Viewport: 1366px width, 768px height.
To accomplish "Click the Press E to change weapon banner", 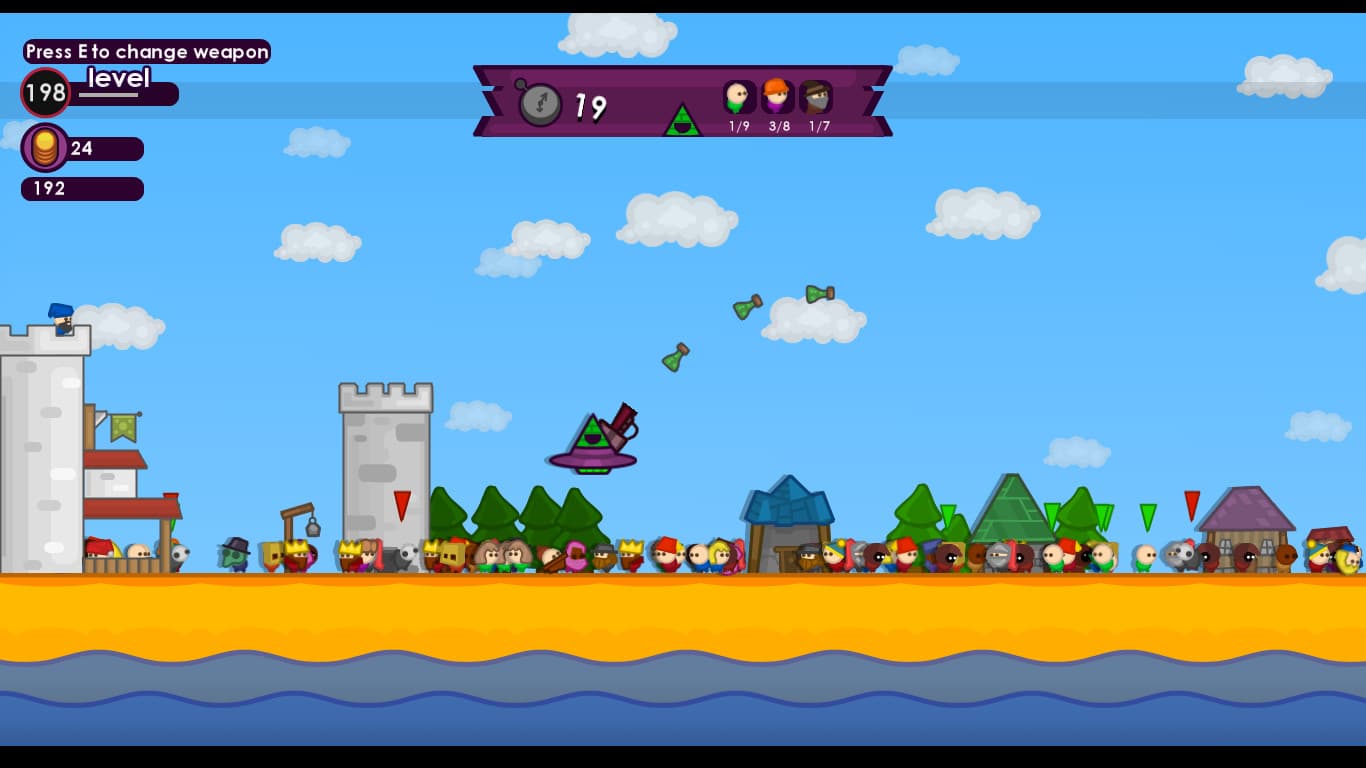I will point(146,51).
